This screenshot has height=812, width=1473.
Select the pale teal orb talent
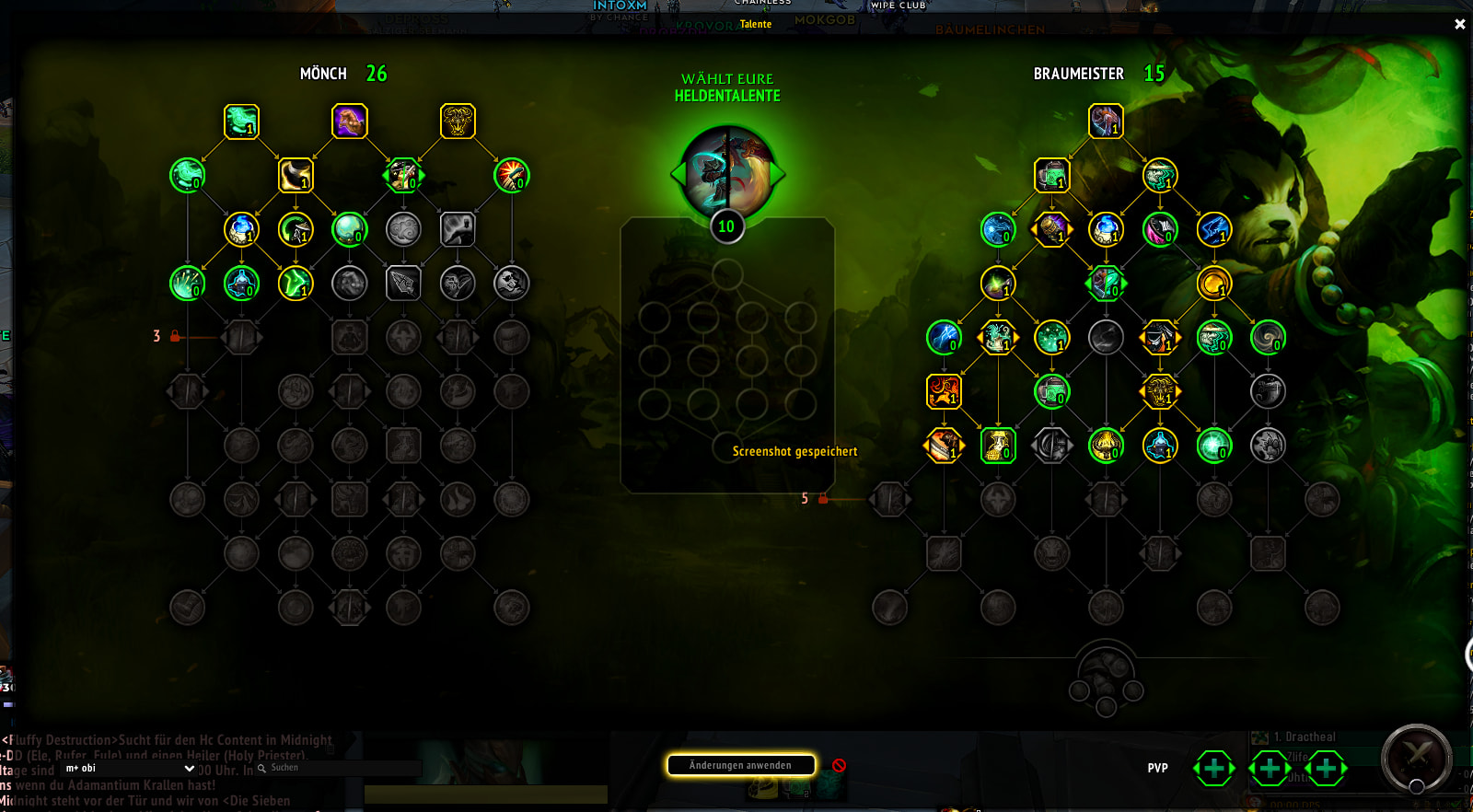pos(349,229)
